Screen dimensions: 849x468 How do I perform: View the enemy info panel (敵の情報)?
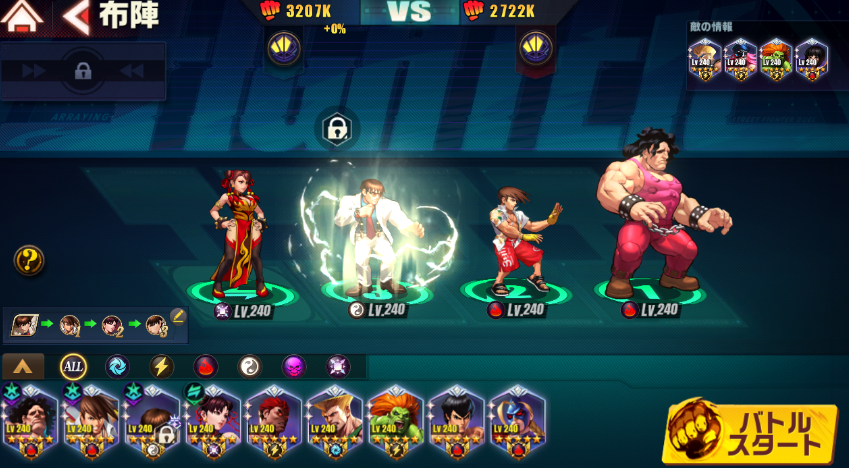click(x=765, y=60)
